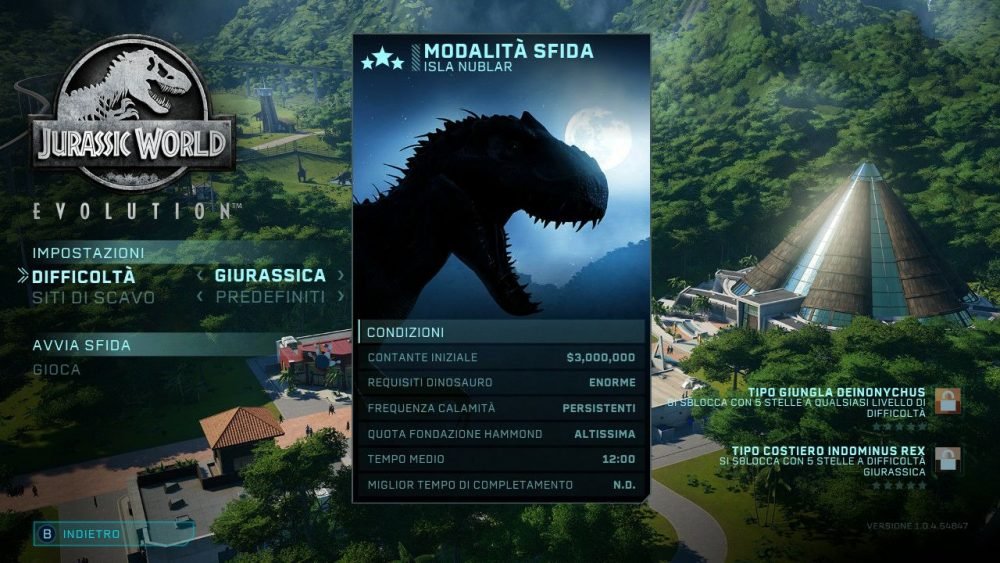The width and height of the screenshot is (1000, 563).
Task: Select the Difficoltà setting row
Action: click(x=84, y=276)
